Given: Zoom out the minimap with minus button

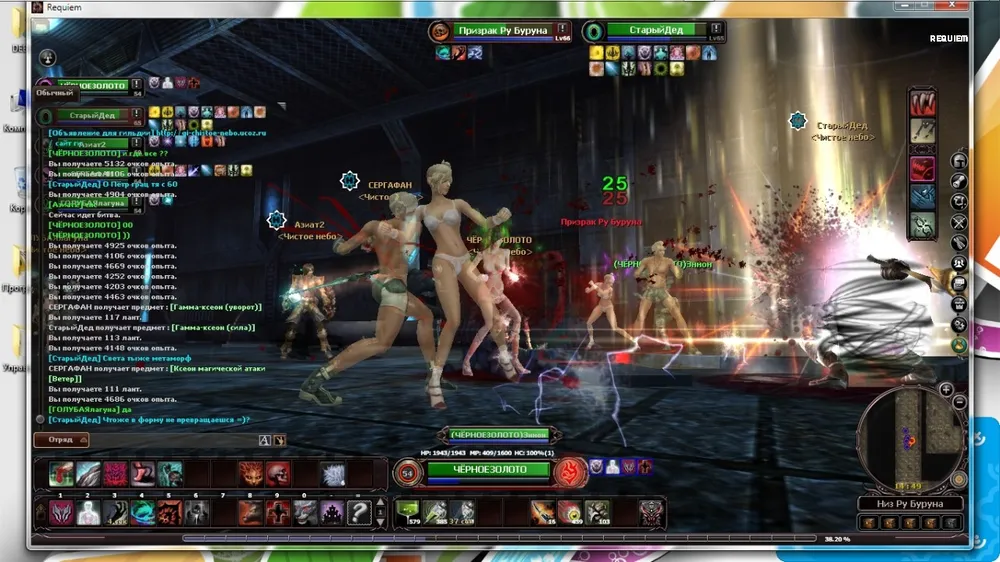Looking at the screenshot, I should click(960, 402).
